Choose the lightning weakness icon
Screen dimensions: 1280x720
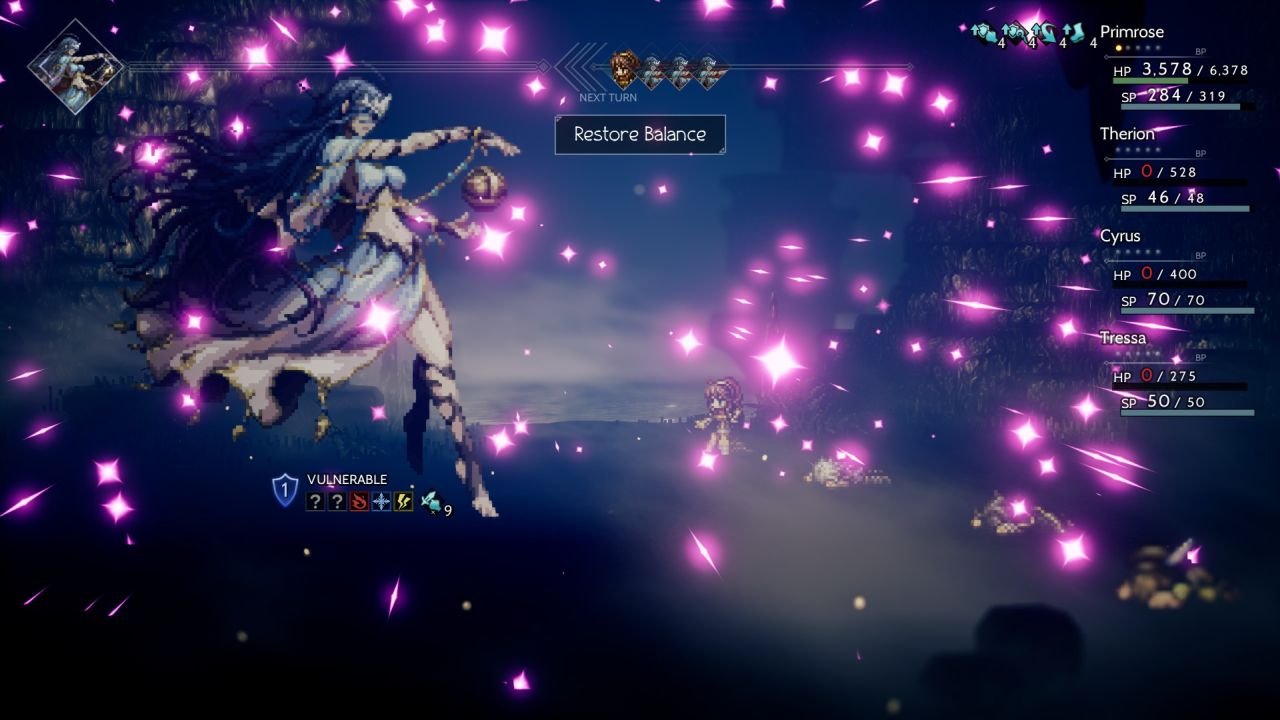pyautogui.click(x=403, y=501)
